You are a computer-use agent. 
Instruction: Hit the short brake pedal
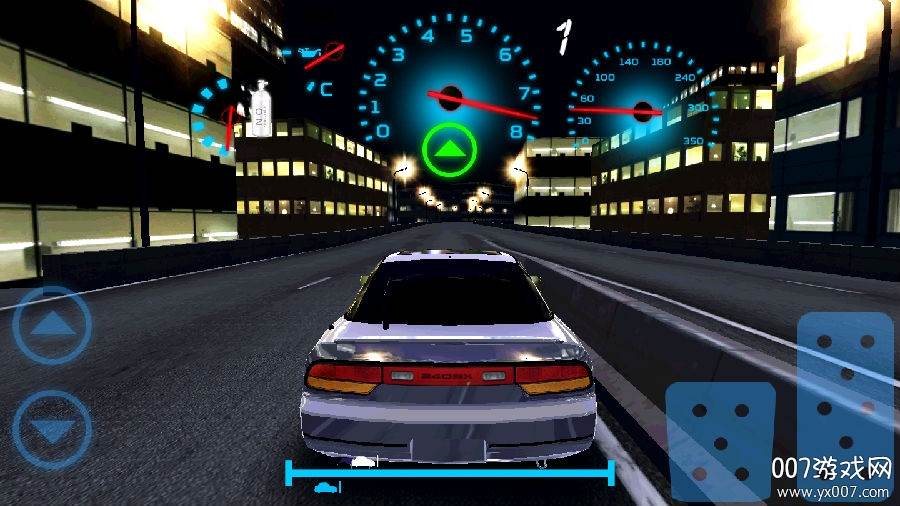pyautogui.click(x=719, y=438)
